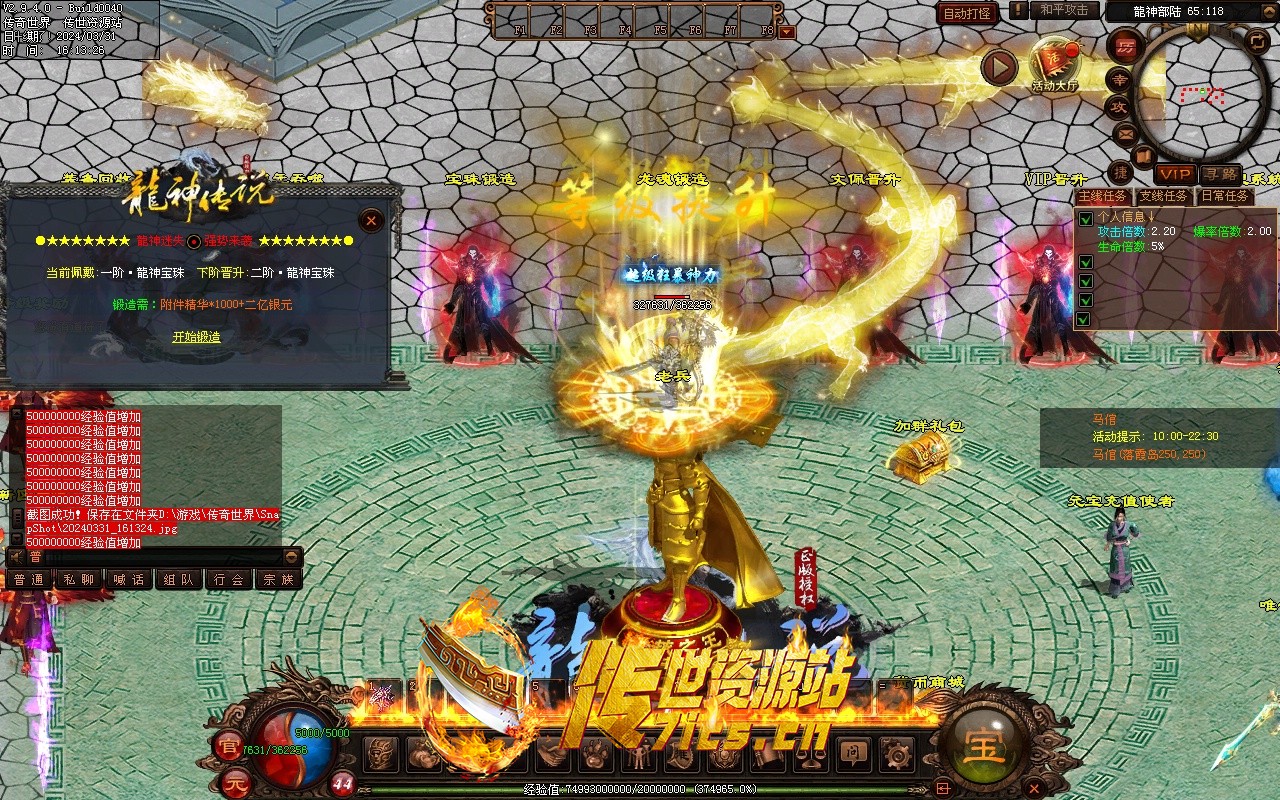Select the 行会 guild chat channel
The height and width of the screenshot is (800, 1280).
228,579
